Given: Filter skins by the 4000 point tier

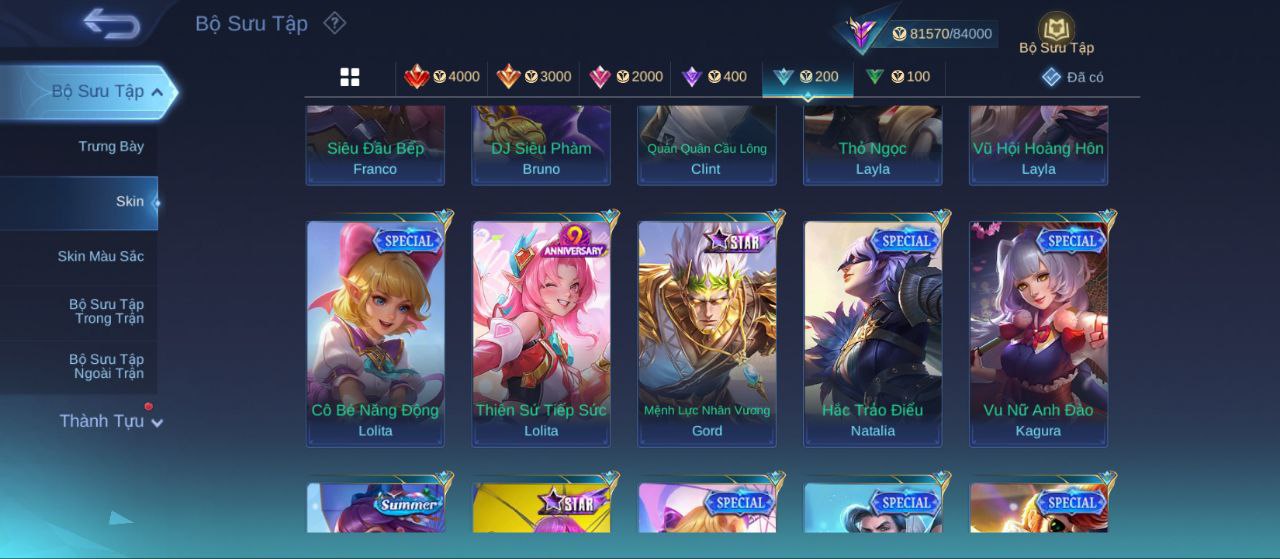Looking at the screenshot, I should click(442, 77).
